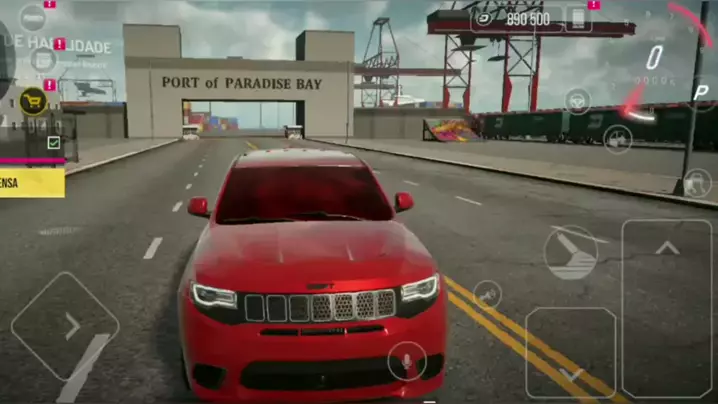The image size is (718, 404).
Task: Tap the phone icon beside the money
Action: tap(577, 18)
